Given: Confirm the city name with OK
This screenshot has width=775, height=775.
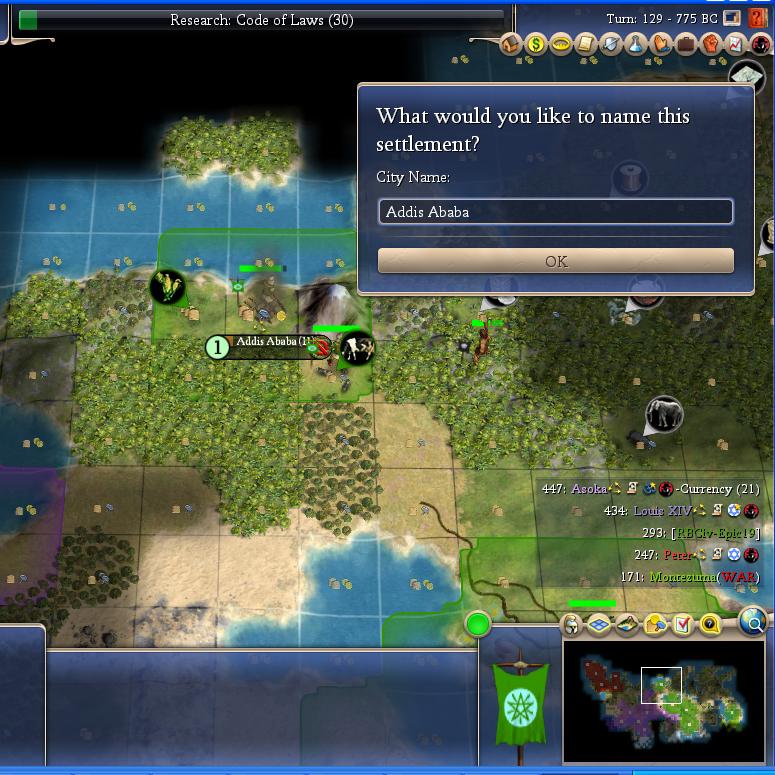Looking at the screenshot, I should click(x=556, y=261).
